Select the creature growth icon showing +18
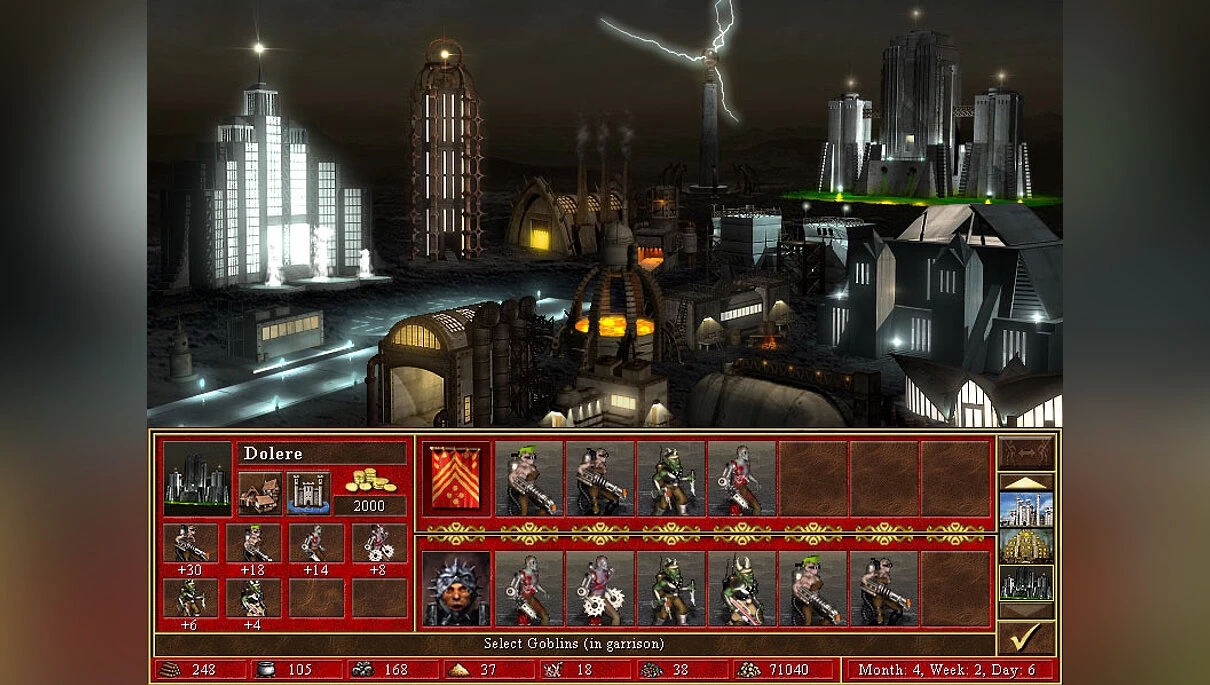Viewport: 1210px width, 685px height. click(x=253, y=544)
